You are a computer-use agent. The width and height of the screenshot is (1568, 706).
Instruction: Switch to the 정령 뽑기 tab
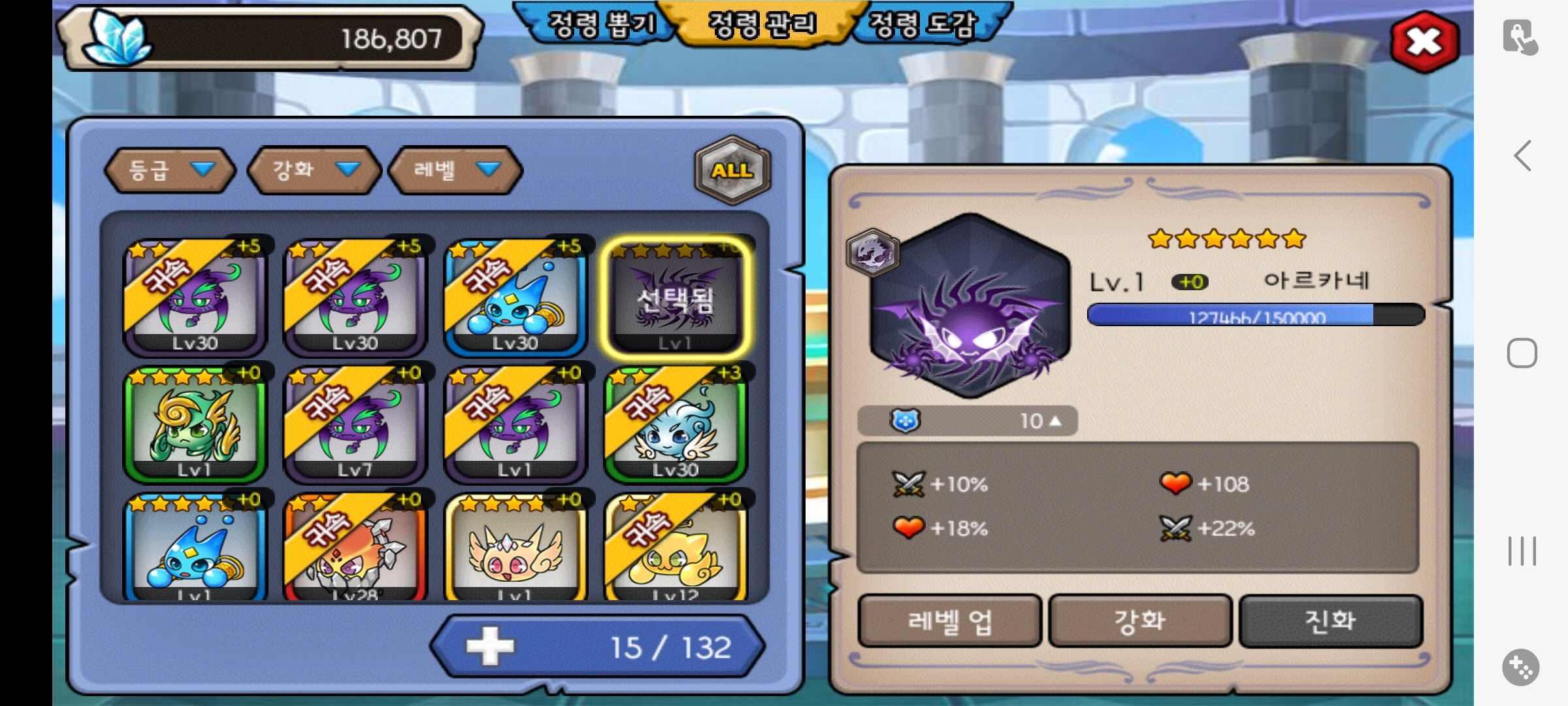[x=600, y=25]
